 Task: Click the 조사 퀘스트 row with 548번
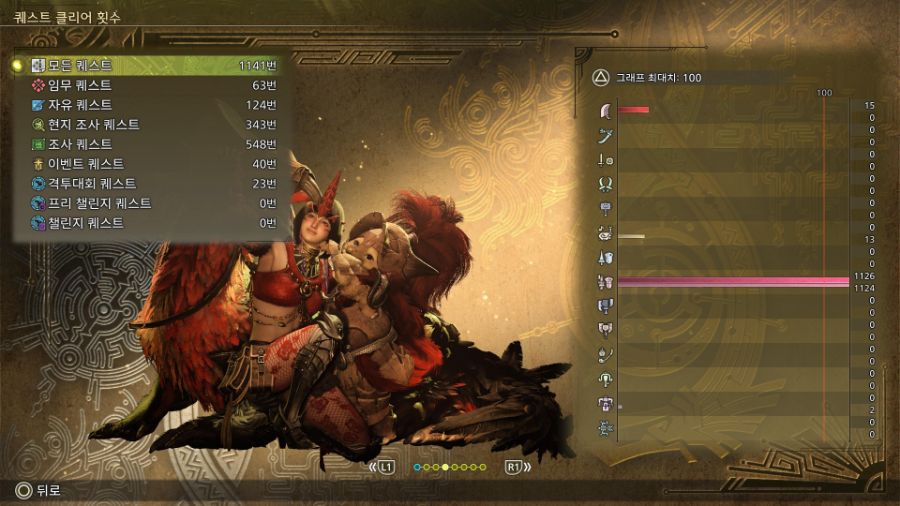coord(150,144)
